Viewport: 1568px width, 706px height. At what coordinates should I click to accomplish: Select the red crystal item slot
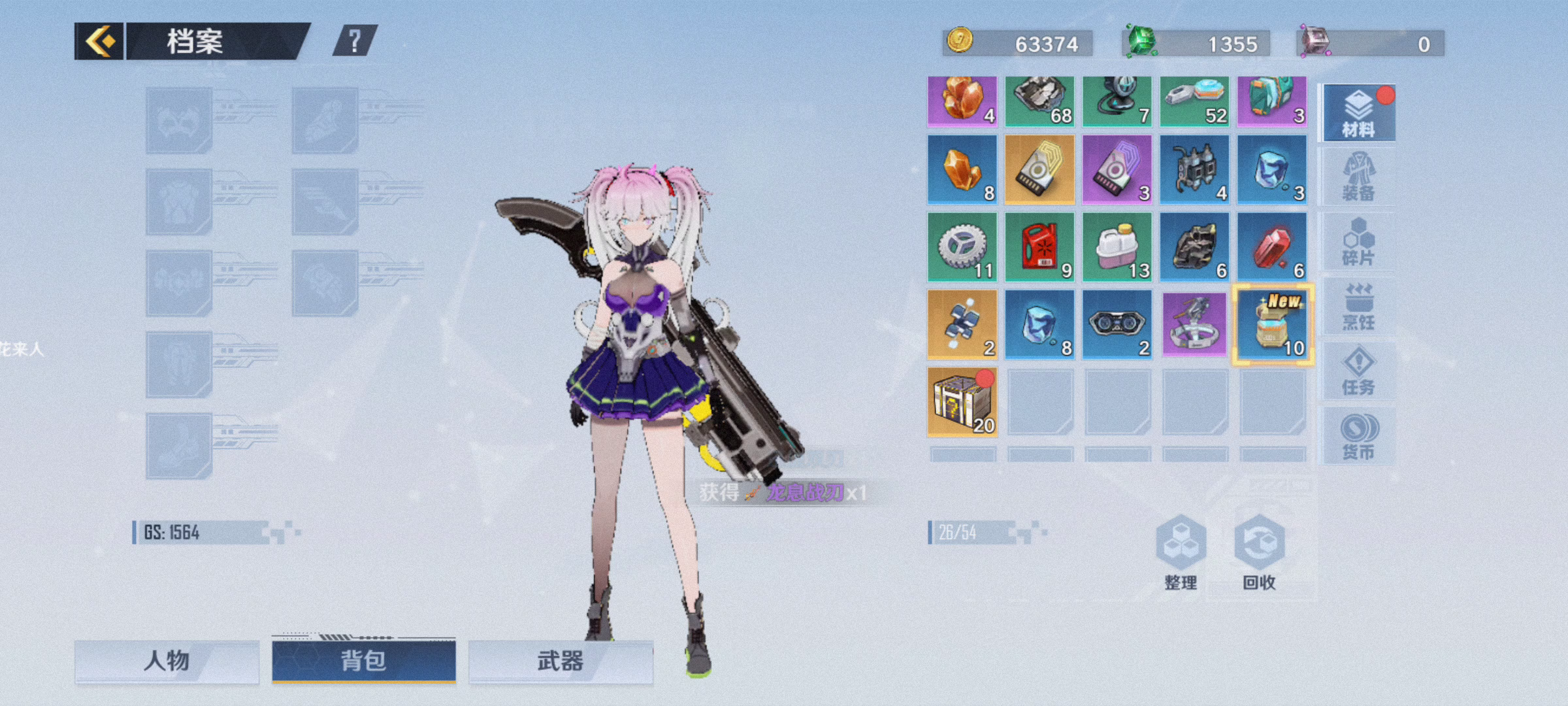pos(1273,248)
